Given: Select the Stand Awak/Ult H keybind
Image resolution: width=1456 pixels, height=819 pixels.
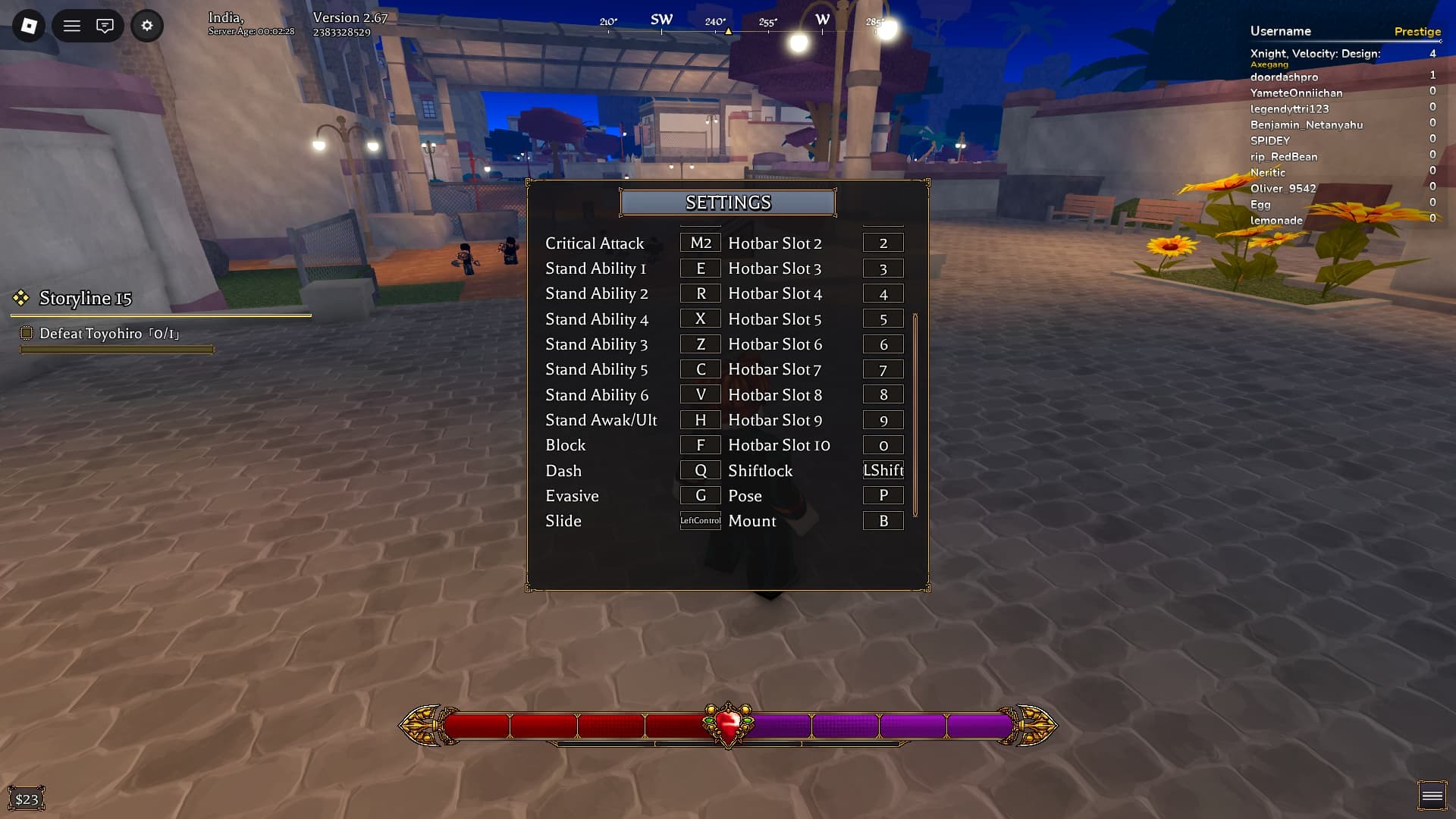Looking at the screenshot, I should 700,419.
